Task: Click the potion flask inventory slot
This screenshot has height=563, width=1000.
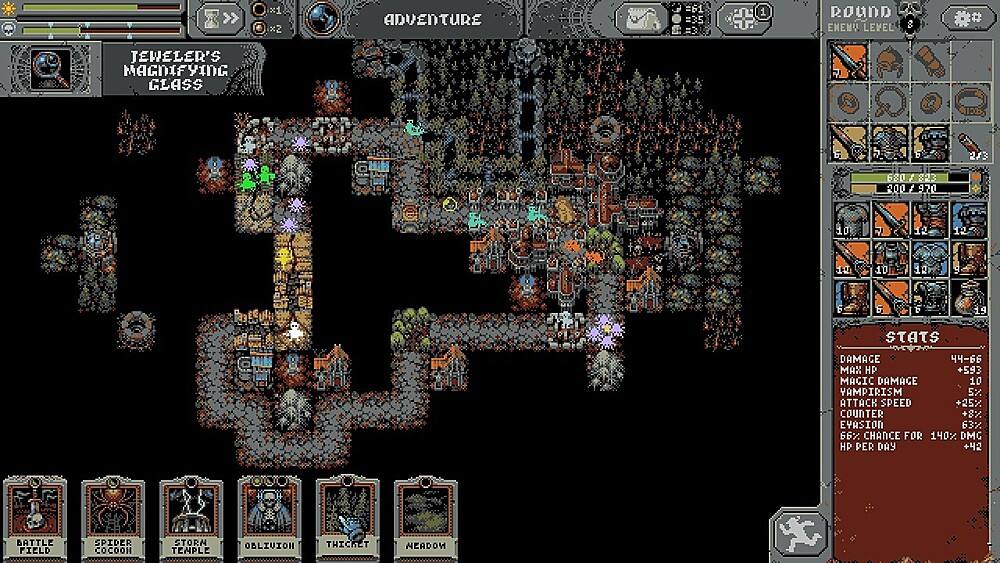Action: tap(969, 297)
